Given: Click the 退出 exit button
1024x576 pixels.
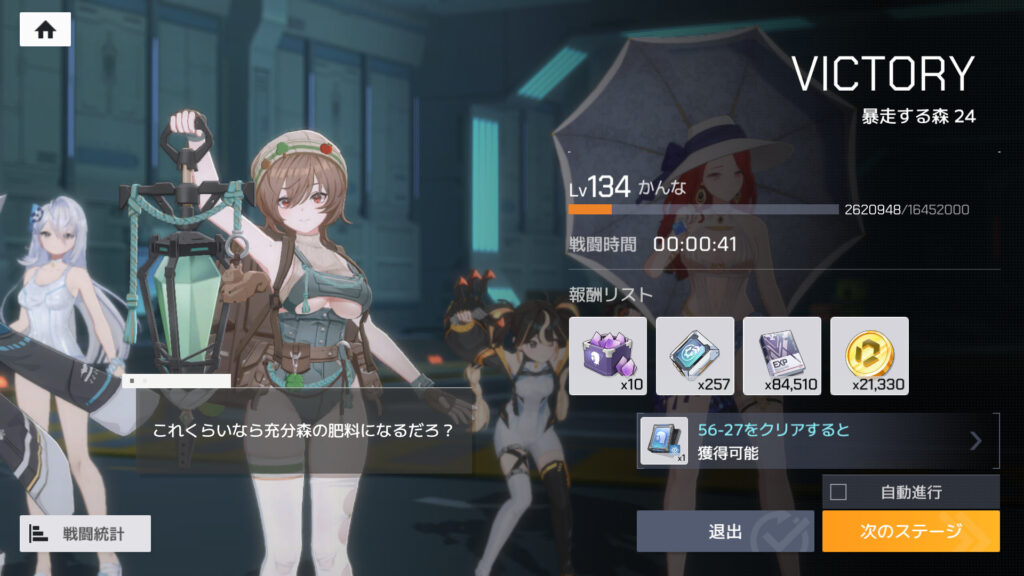Looking at the screenshot, I should coord(725,531).
